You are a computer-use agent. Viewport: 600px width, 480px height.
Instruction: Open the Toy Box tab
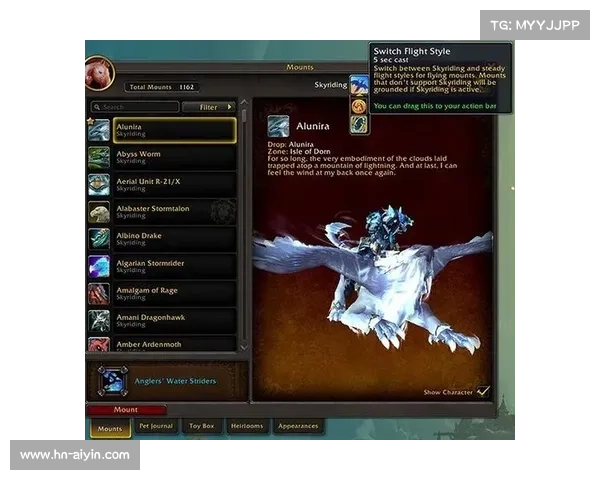tap(202, 427)
